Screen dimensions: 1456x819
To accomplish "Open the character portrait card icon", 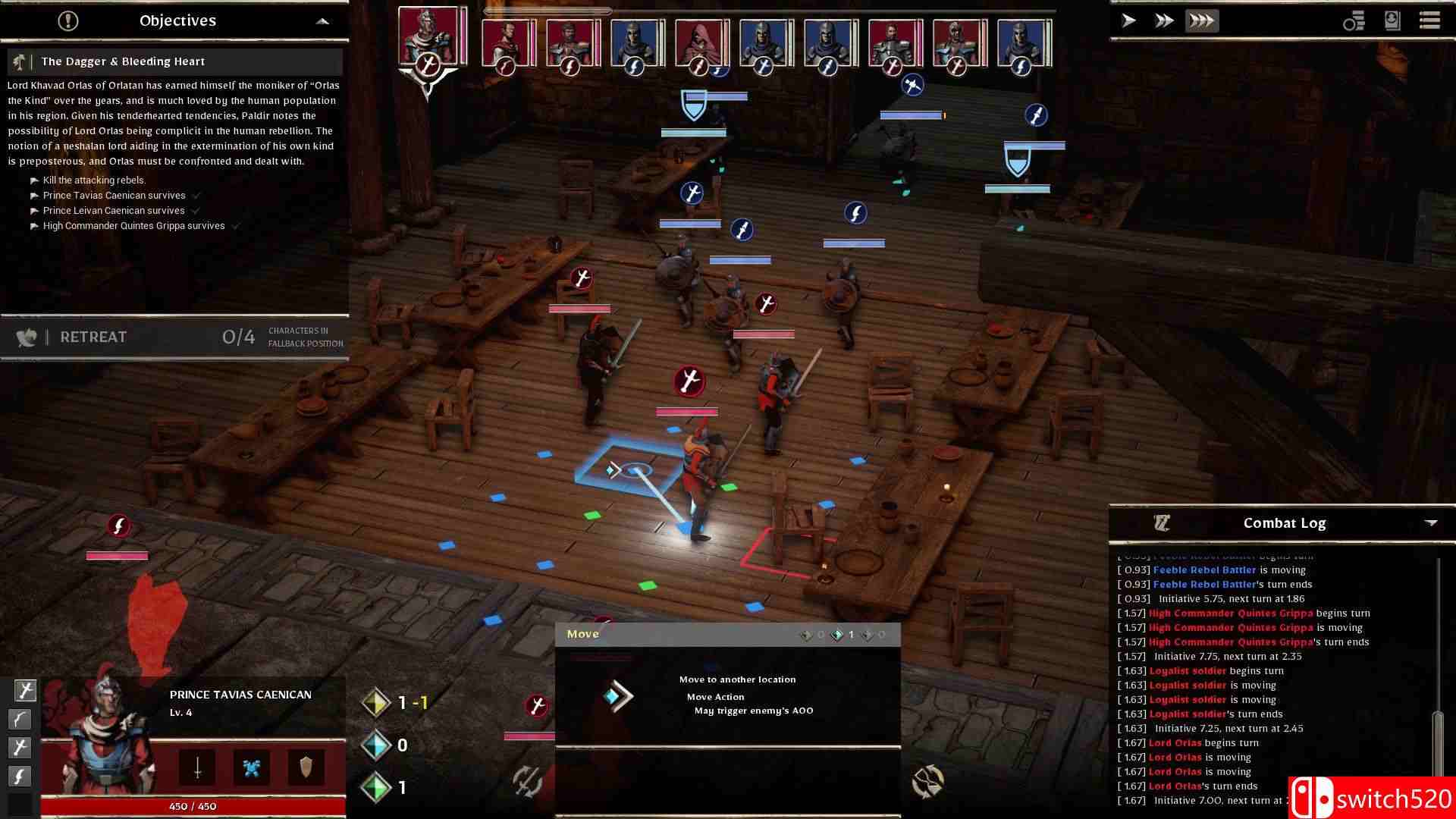I will point(1392,20).
